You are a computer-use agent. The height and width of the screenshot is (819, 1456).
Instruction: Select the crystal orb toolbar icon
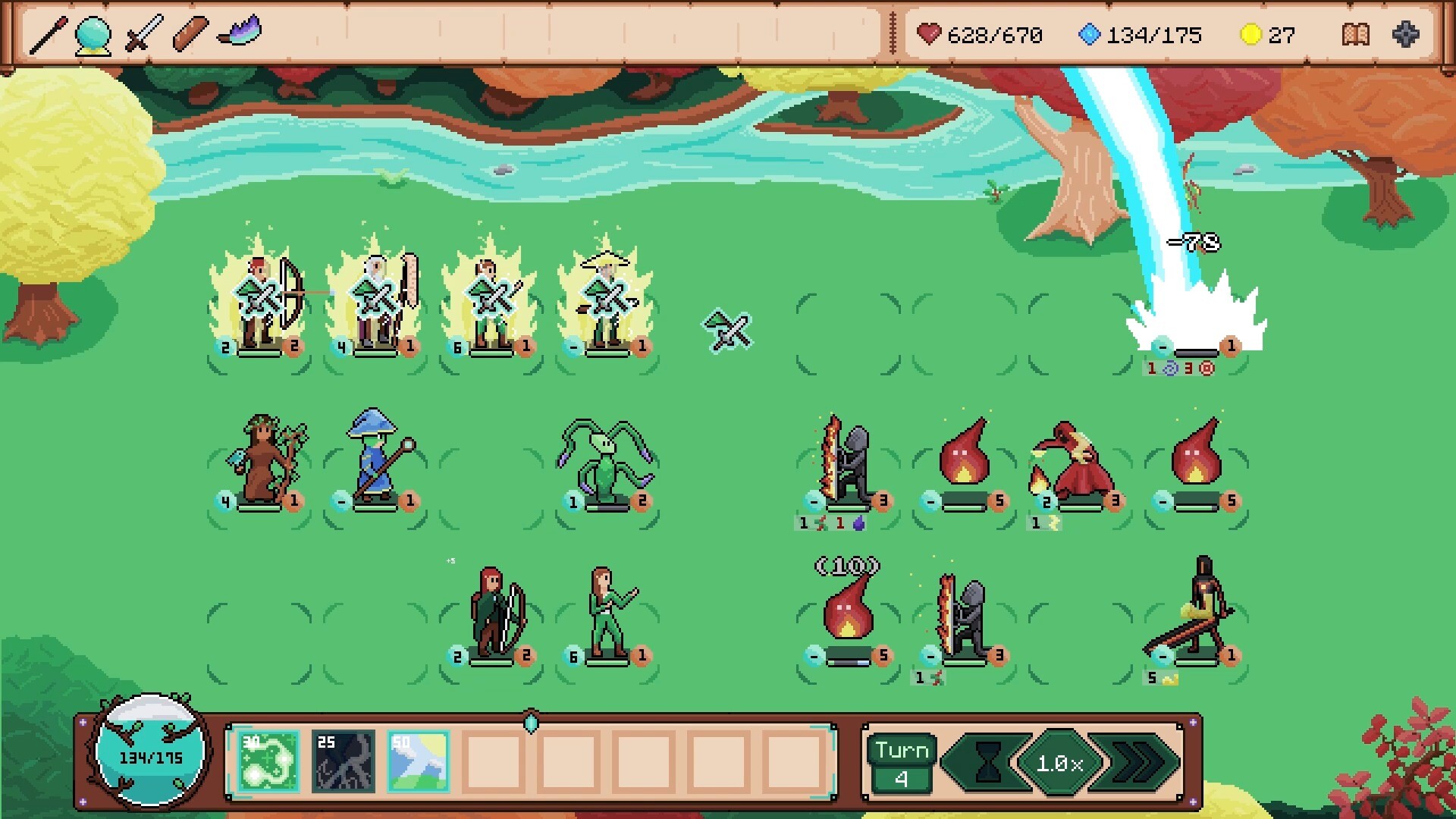click(91, 34)
